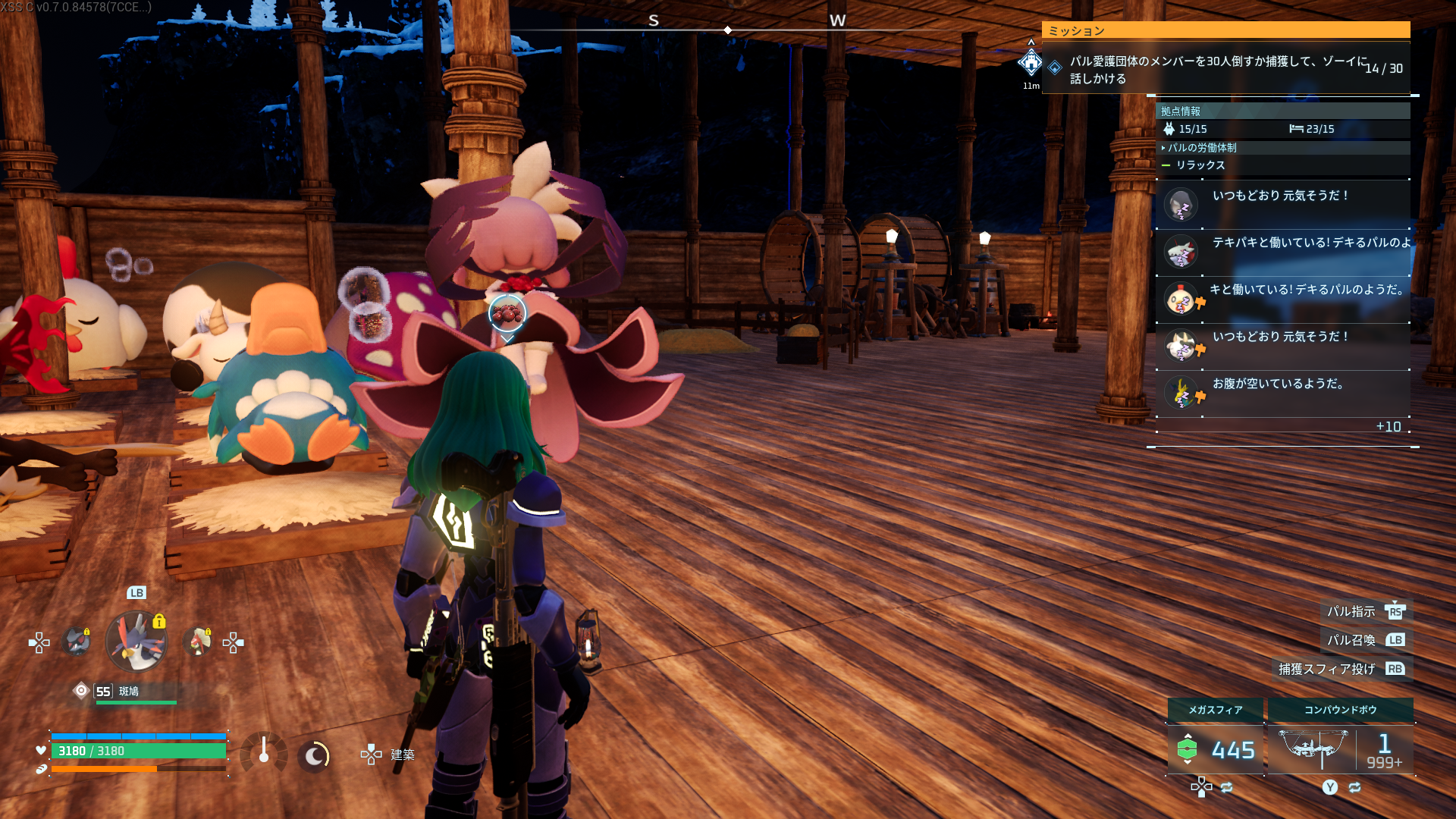Select the base marker icon beside the mission
Screen dimensions: 1456x819
click(x=1031, y=63)
